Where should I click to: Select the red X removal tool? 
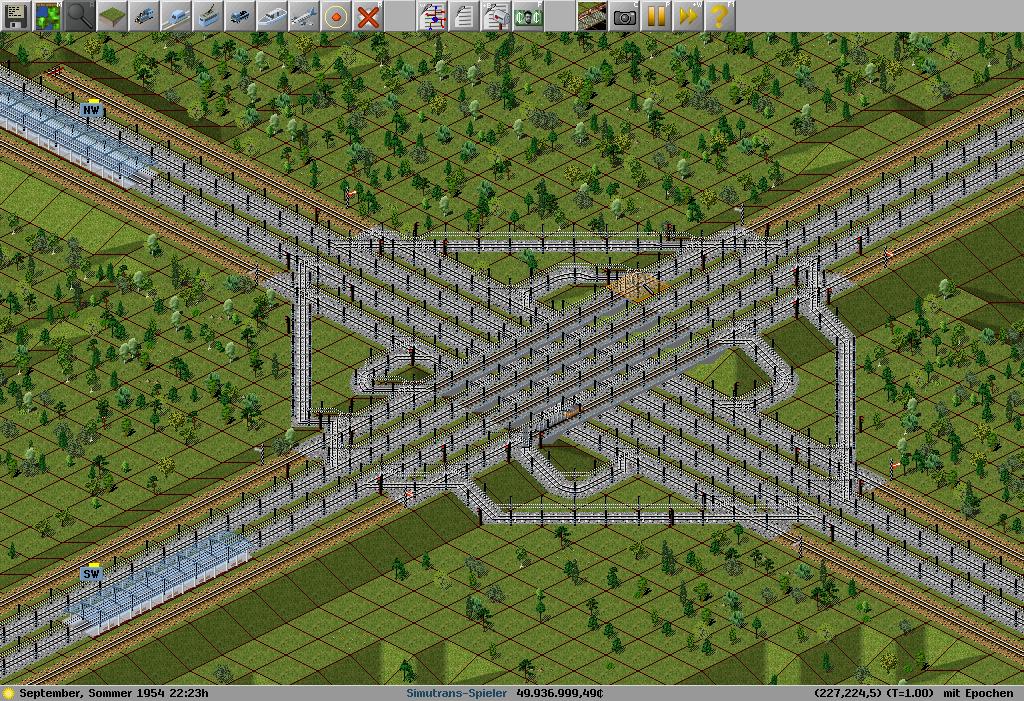click(368, 15)
